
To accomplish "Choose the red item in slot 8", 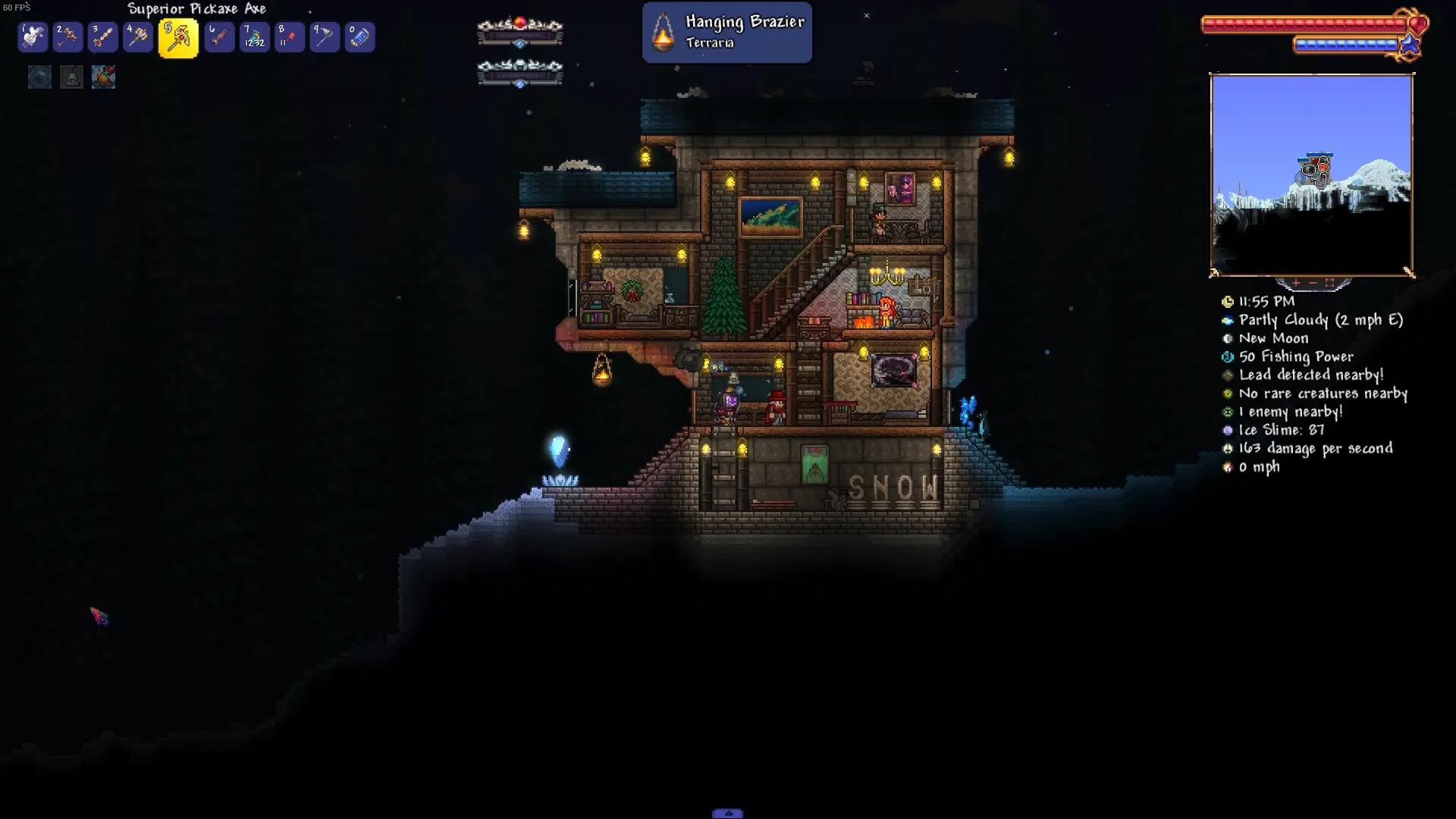I will [x=289, y=37].
